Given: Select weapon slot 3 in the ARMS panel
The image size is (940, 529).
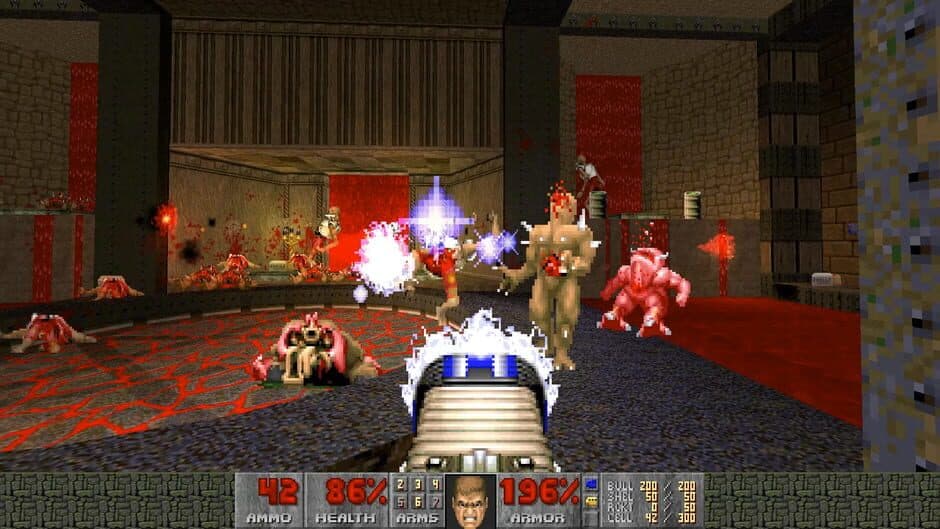Looking at the screenshot, I should [x=416, y=484].
